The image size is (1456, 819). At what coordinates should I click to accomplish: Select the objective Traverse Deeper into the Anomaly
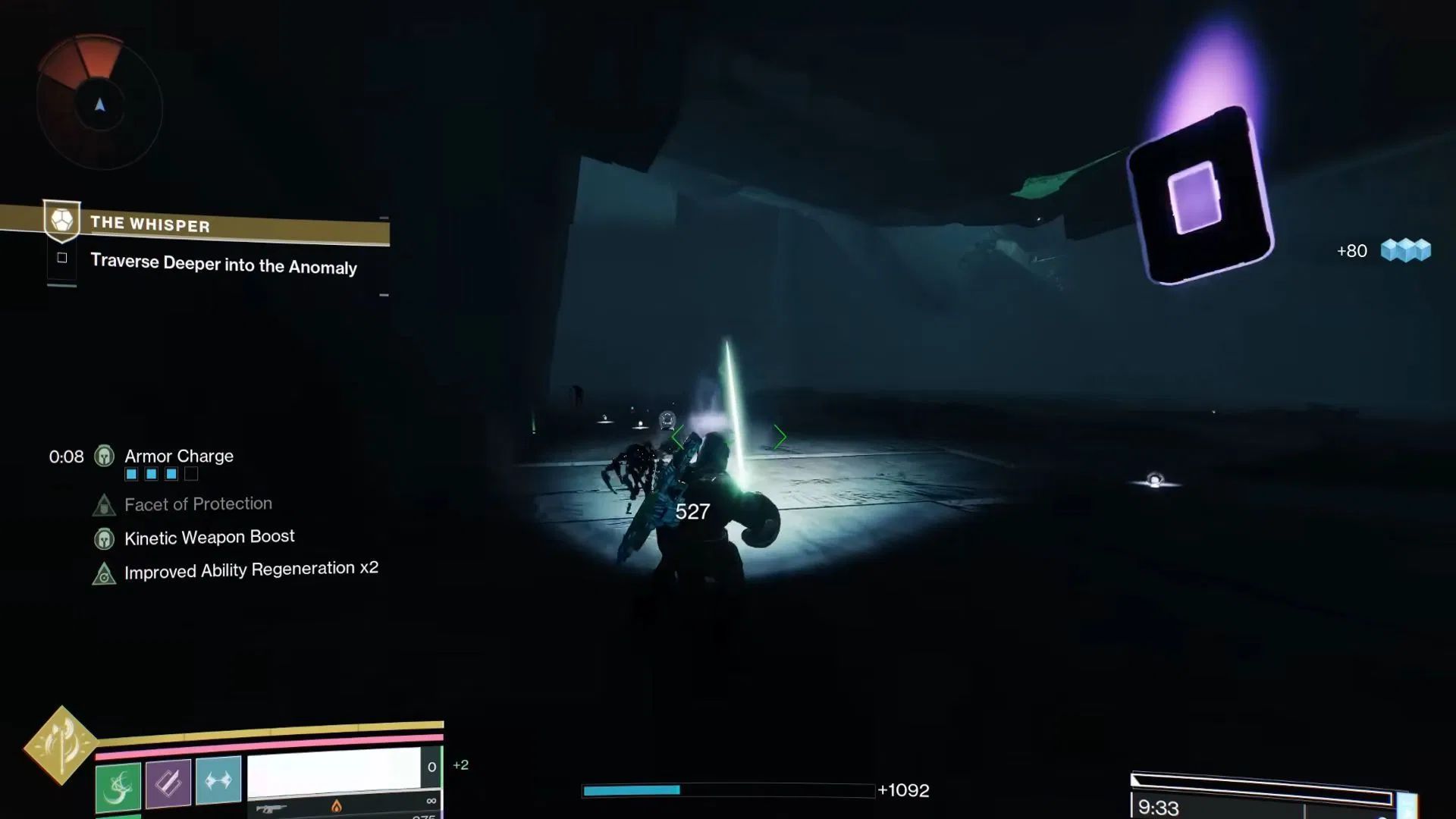pos(223,266)
